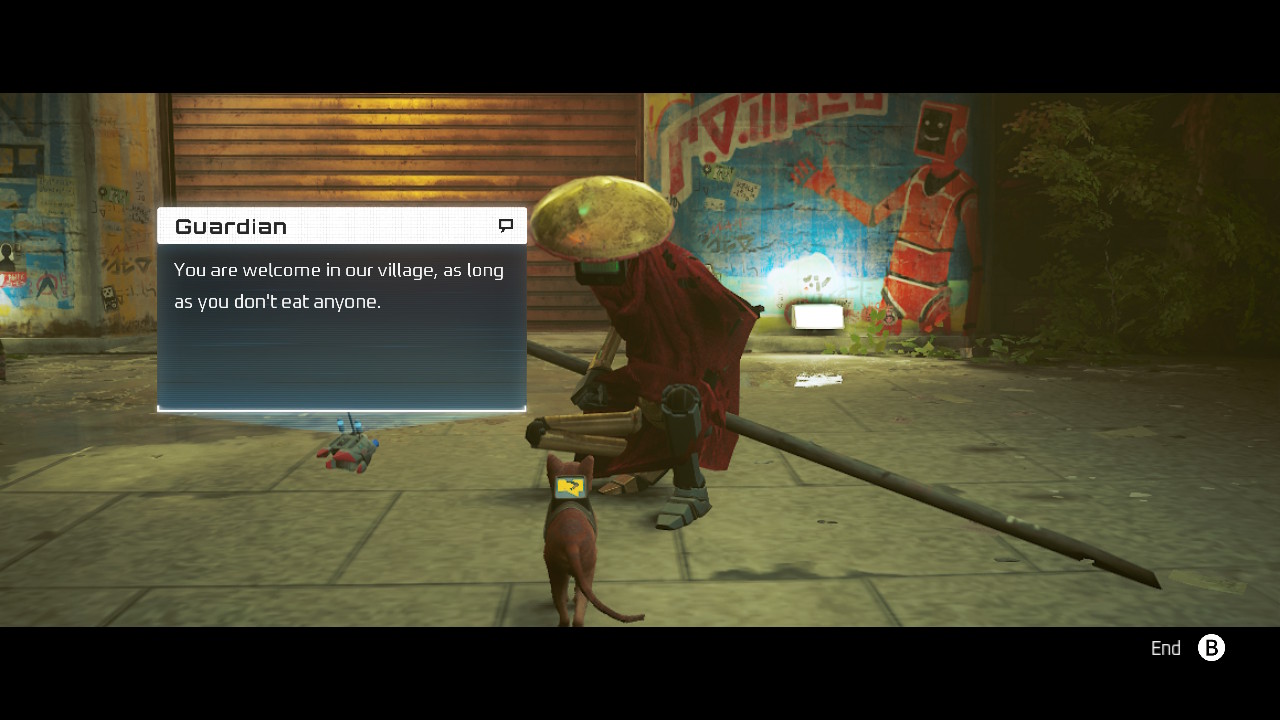This screenshot has height=720, width=1280.
Task: Click the speech bubble icon on the dialogue box
Action: click(x=508, y=225)
